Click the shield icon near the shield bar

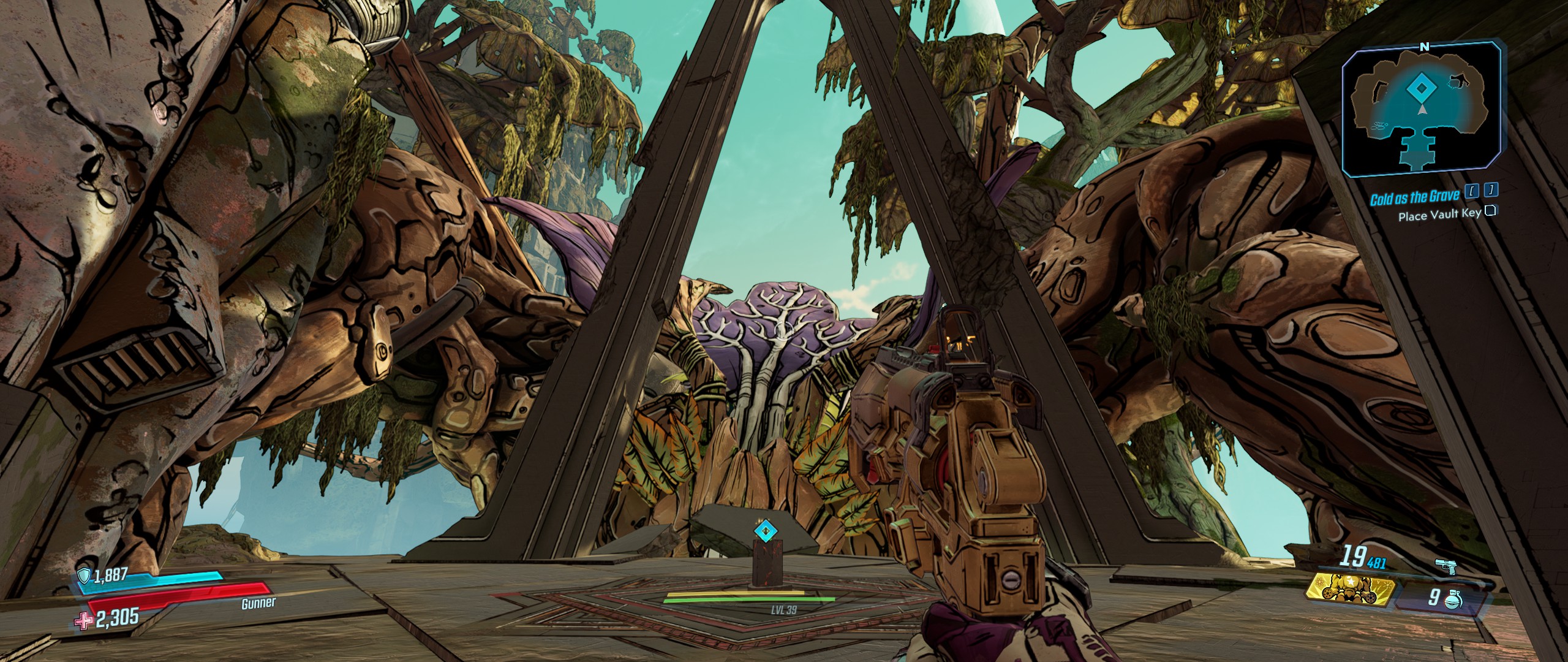click(85, 575)
